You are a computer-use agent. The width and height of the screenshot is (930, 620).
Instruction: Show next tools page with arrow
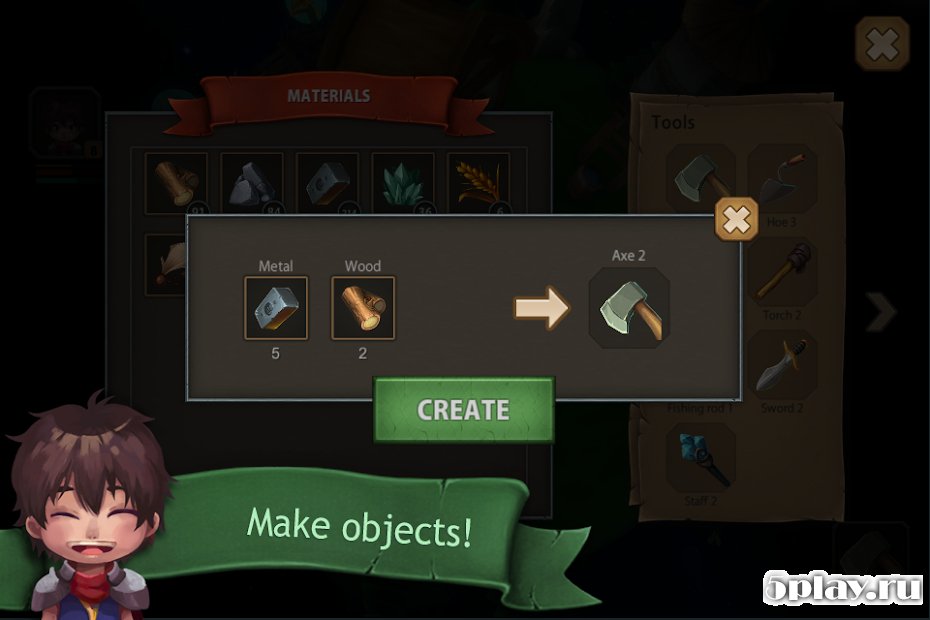coord(881,313)
